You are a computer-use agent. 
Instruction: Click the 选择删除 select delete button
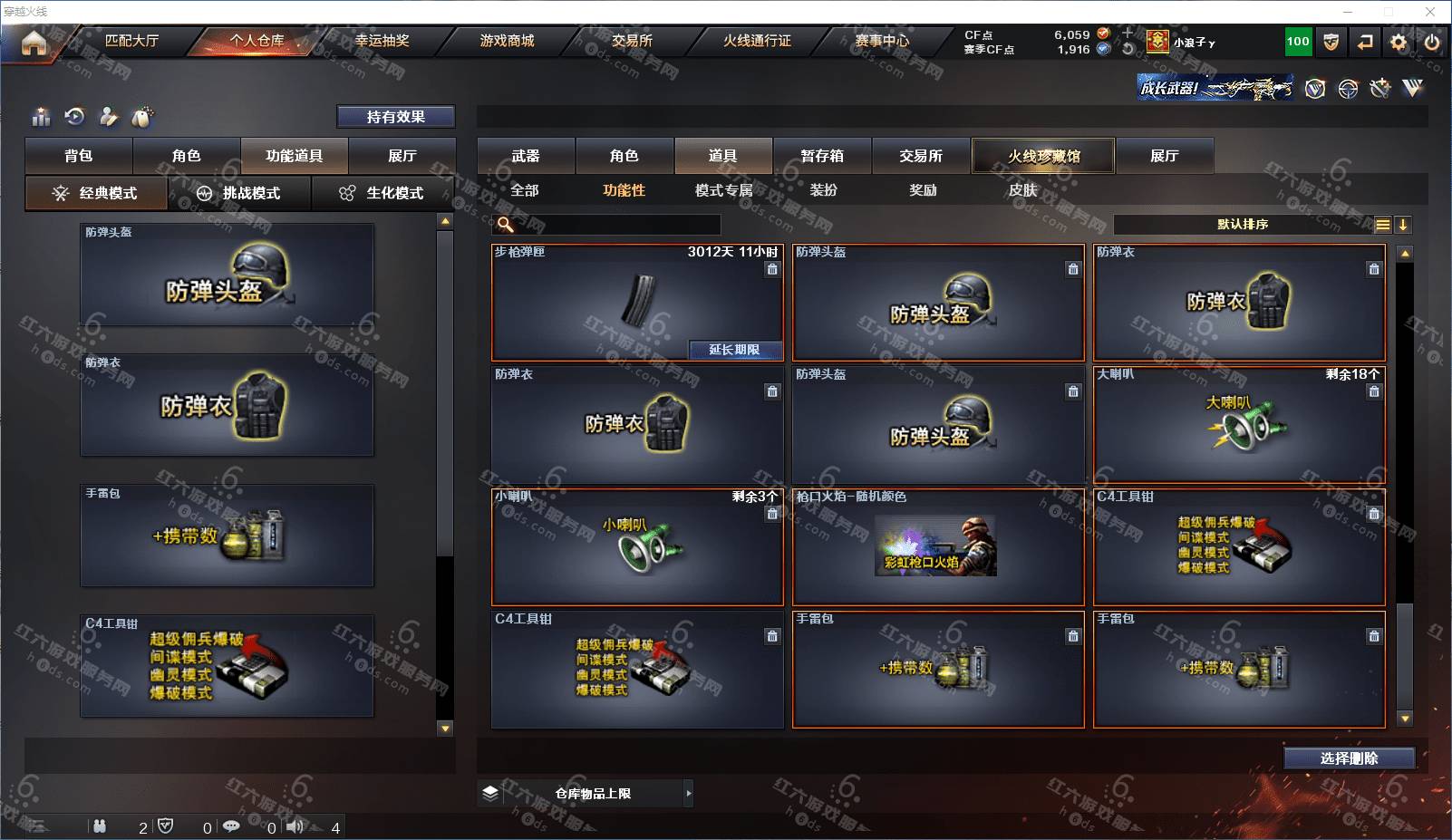1349,758
